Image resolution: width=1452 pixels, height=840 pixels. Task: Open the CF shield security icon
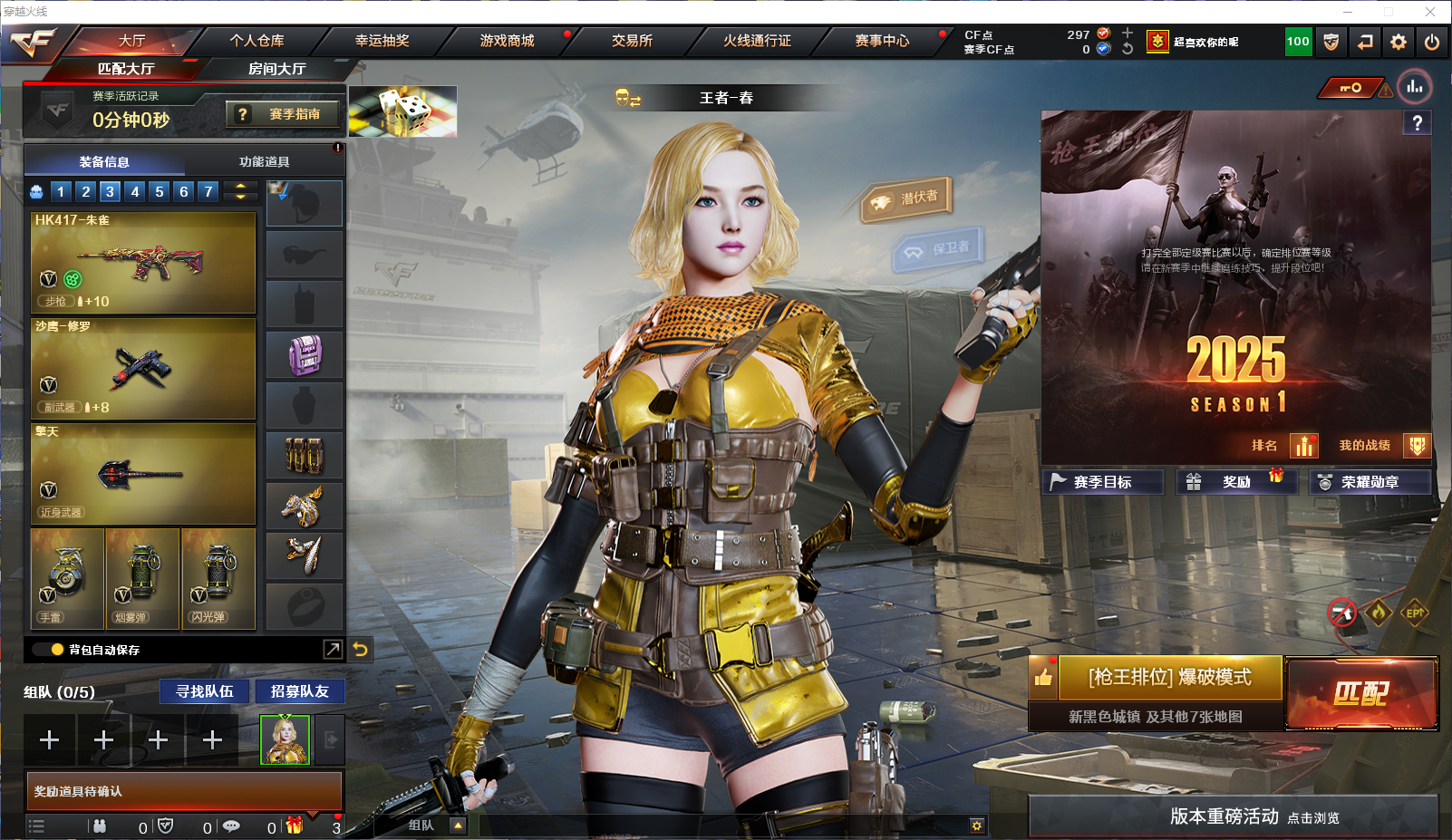coord(1331,41)
